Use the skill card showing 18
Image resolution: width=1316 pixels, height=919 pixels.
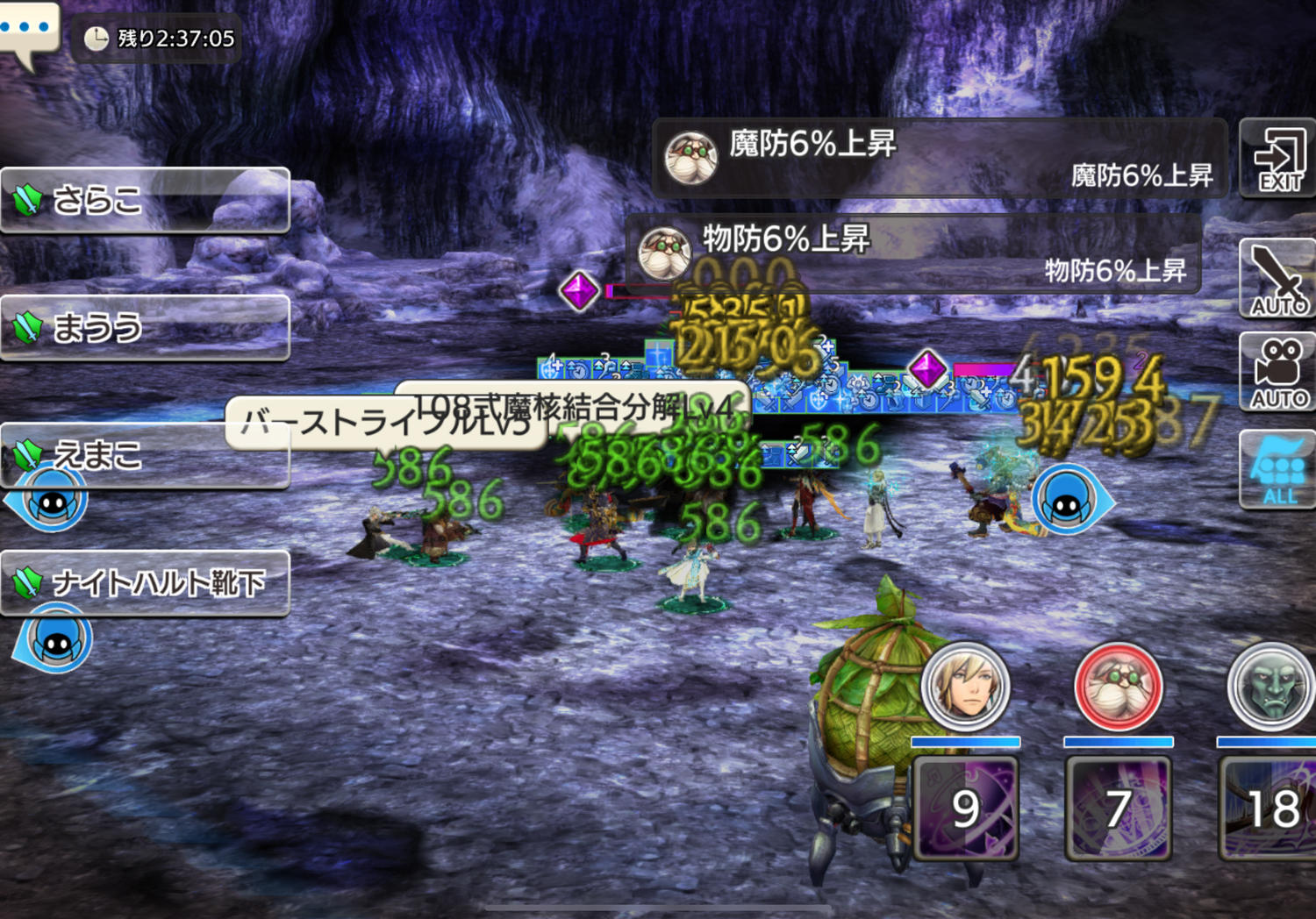click(1270, 808)
